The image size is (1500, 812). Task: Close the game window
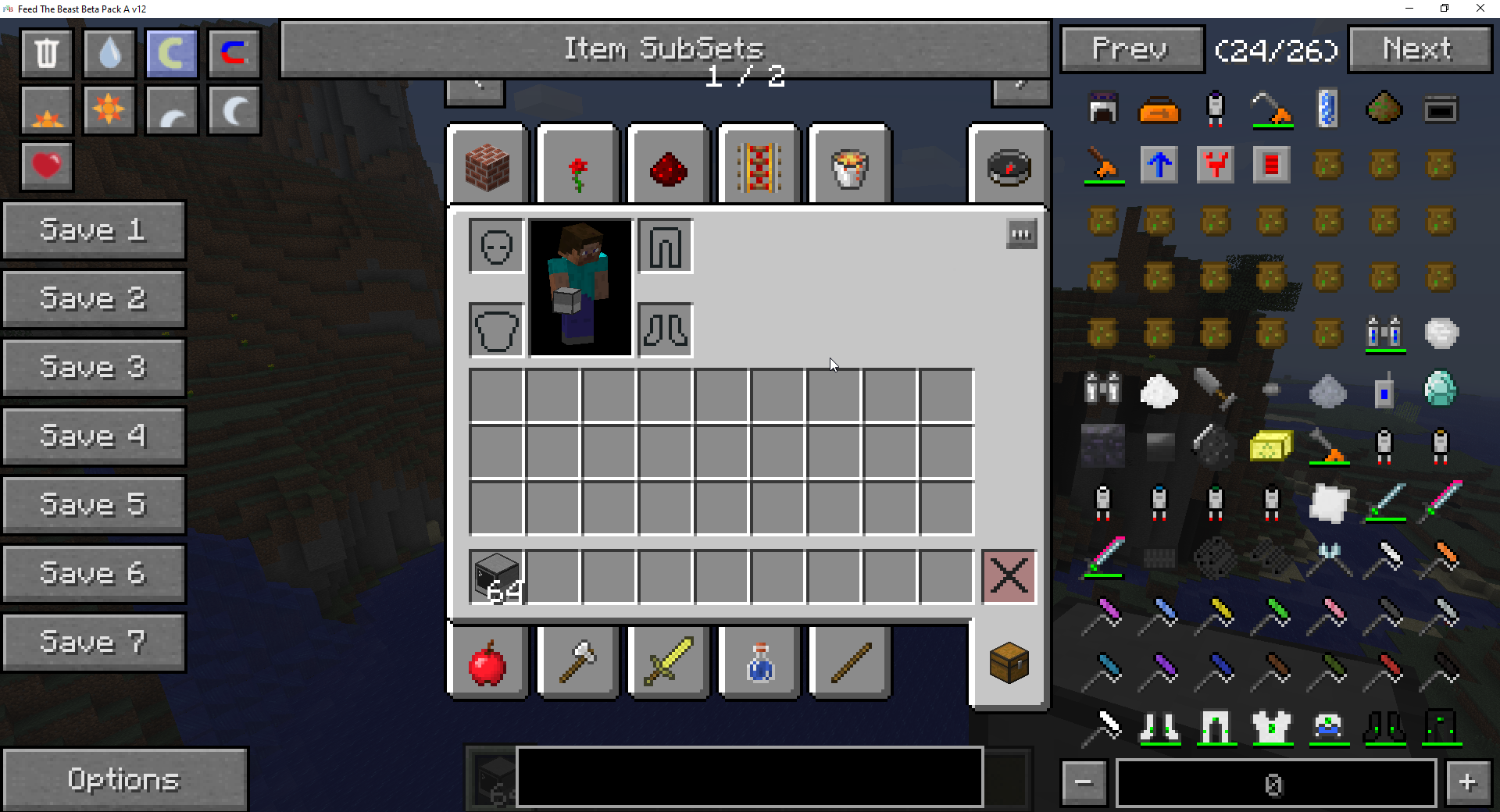(1480, 9)
